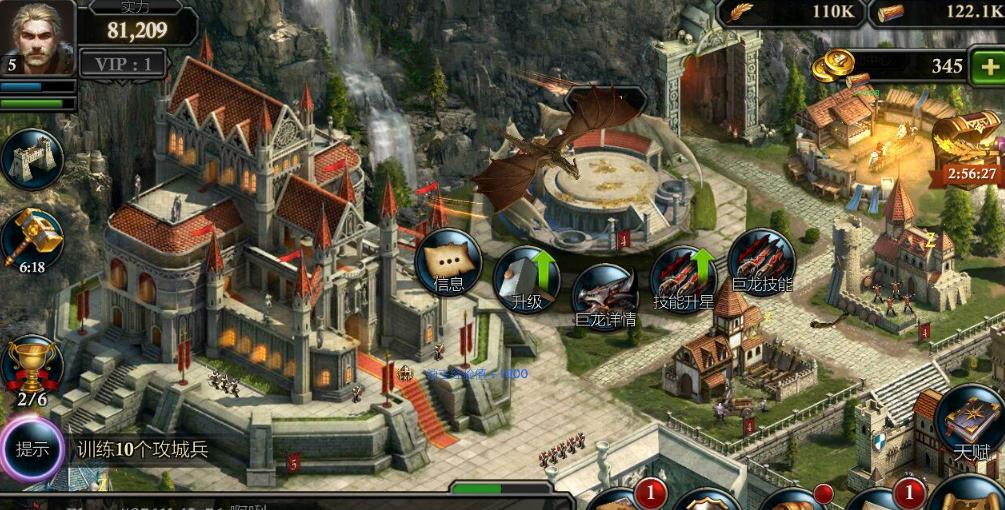The height and width of the screenshot is (510, 1005).
Task: Click the green plus gold button
Action: [985, 66]
